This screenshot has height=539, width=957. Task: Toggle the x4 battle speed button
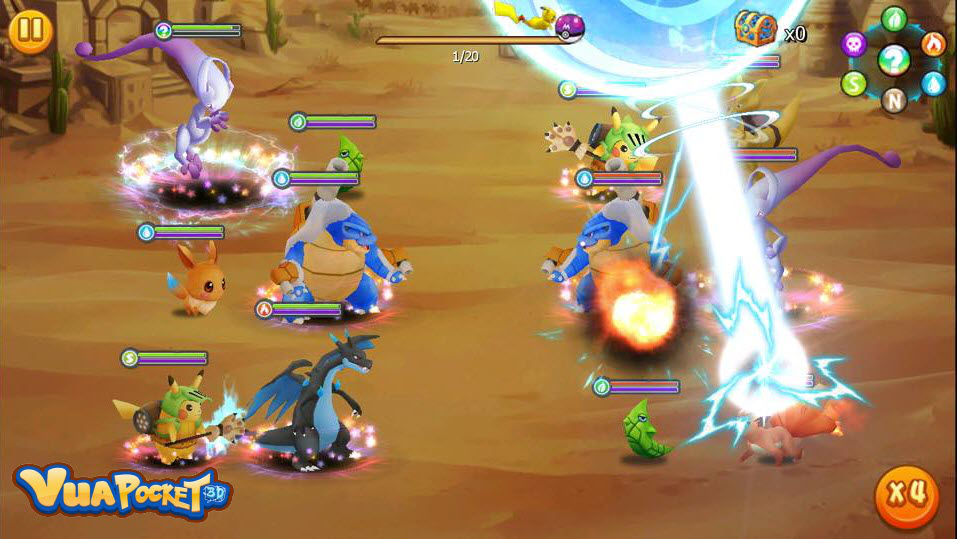pos(907,496)
